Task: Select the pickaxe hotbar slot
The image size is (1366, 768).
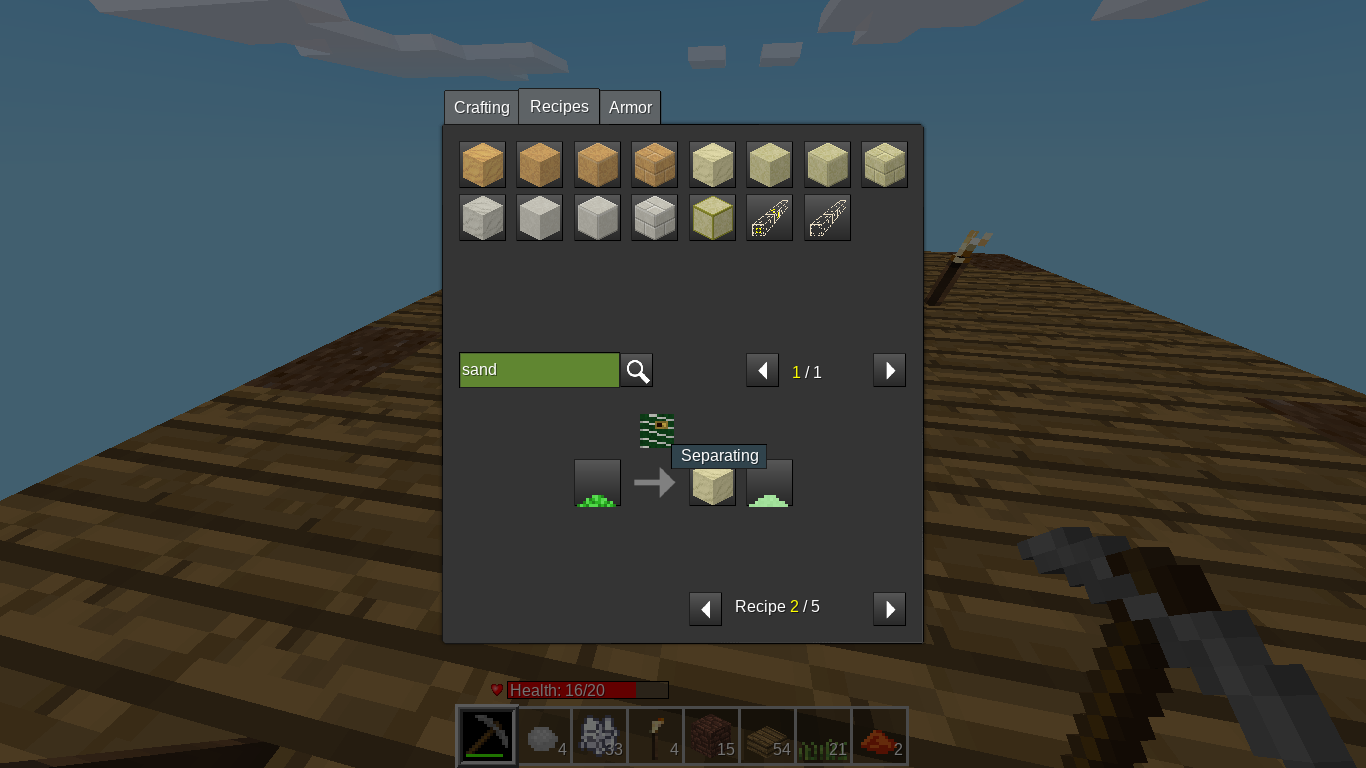Action: (487, 736)
